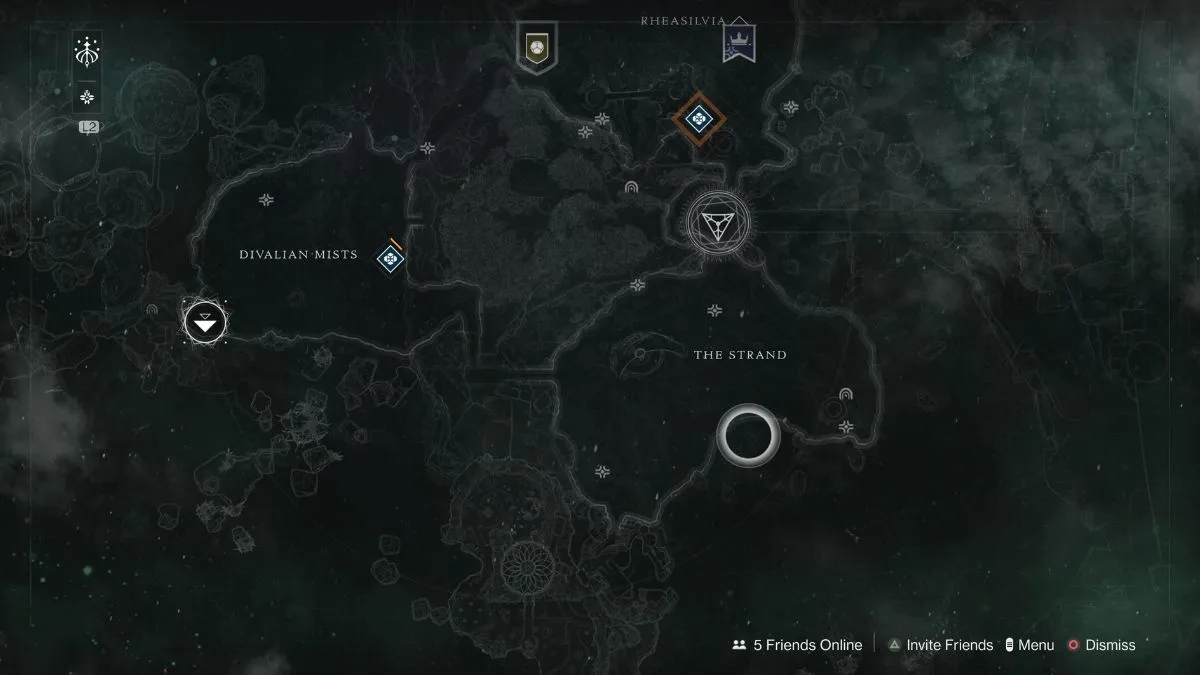Select the Divalian Mists landing zone marker
The image size is (1200, 675).
[x=205, y=322]
